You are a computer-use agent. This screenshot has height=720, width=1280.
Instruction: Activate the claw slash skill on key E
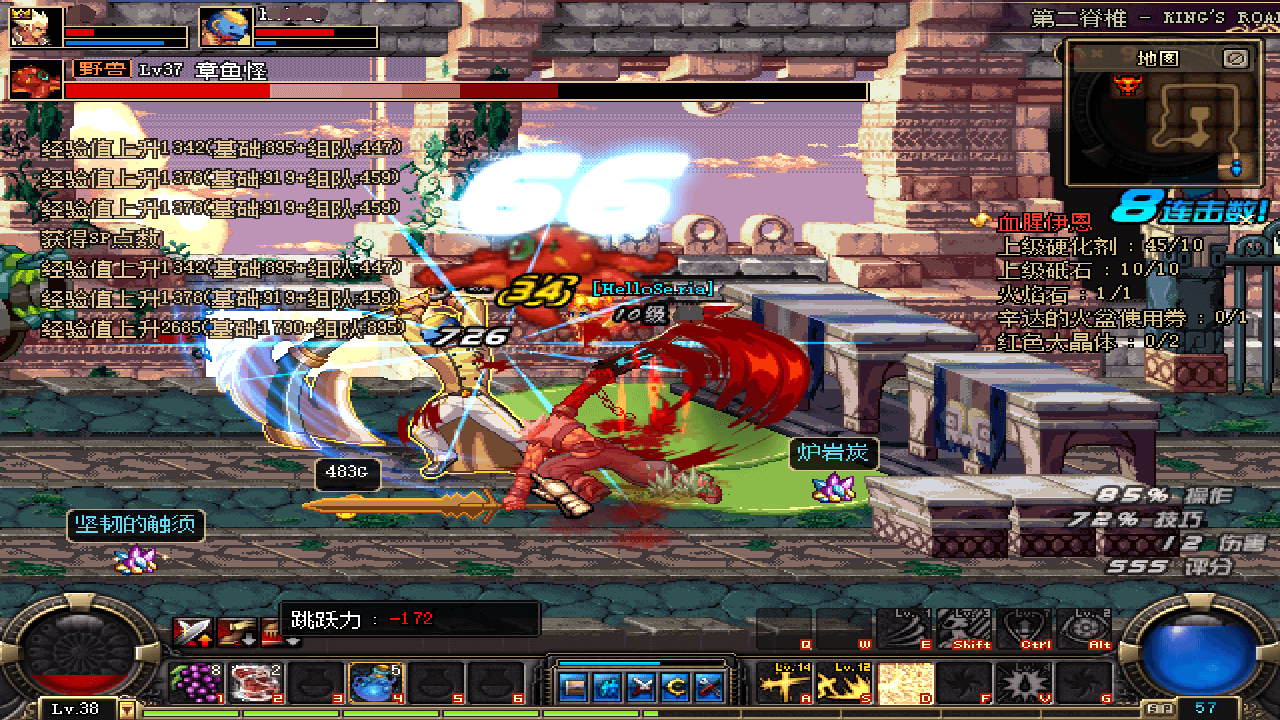(x=904, y=629)
